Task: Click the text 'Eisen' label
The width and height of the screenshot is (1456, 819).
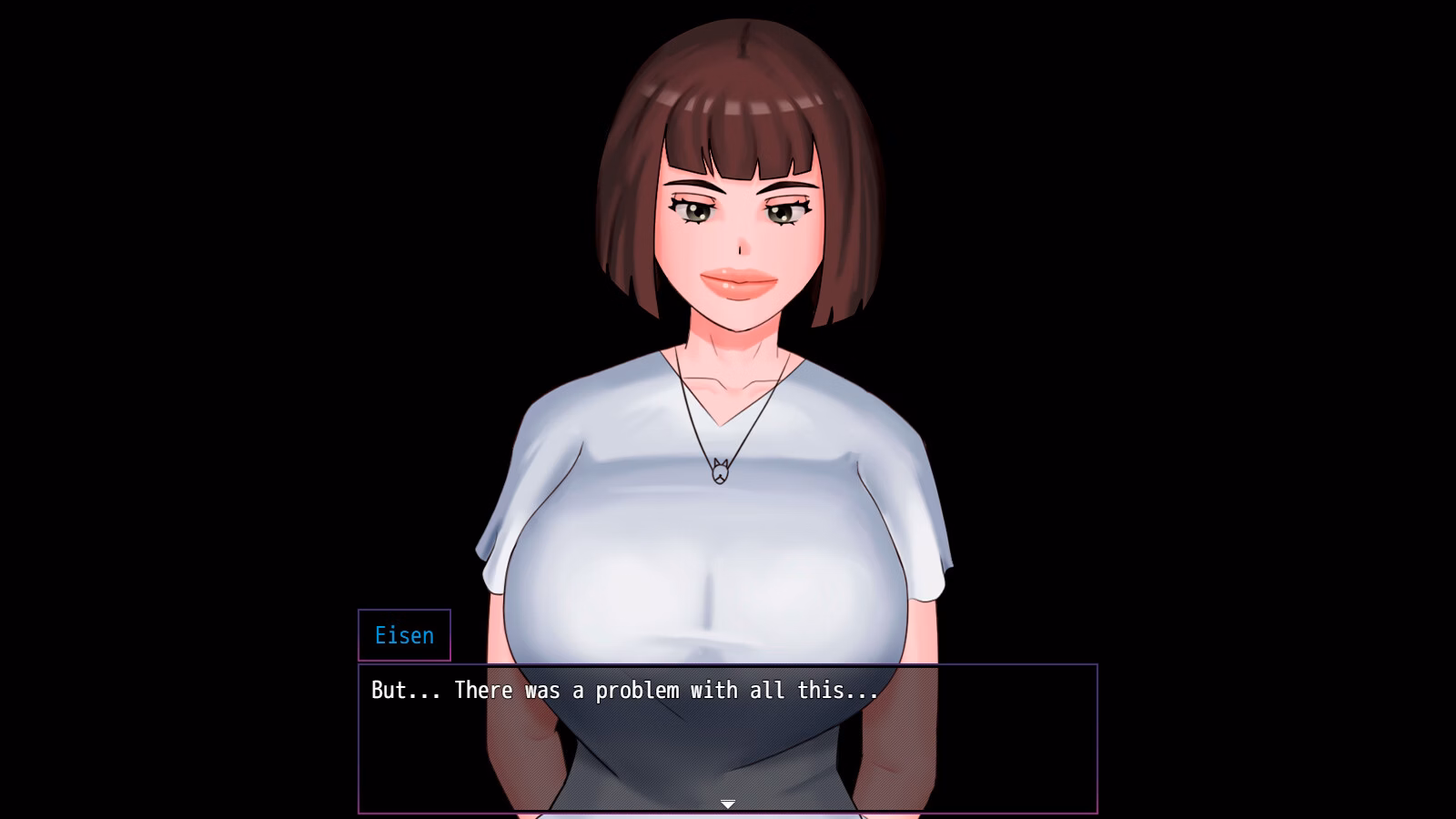Action: tap(404, 635)
